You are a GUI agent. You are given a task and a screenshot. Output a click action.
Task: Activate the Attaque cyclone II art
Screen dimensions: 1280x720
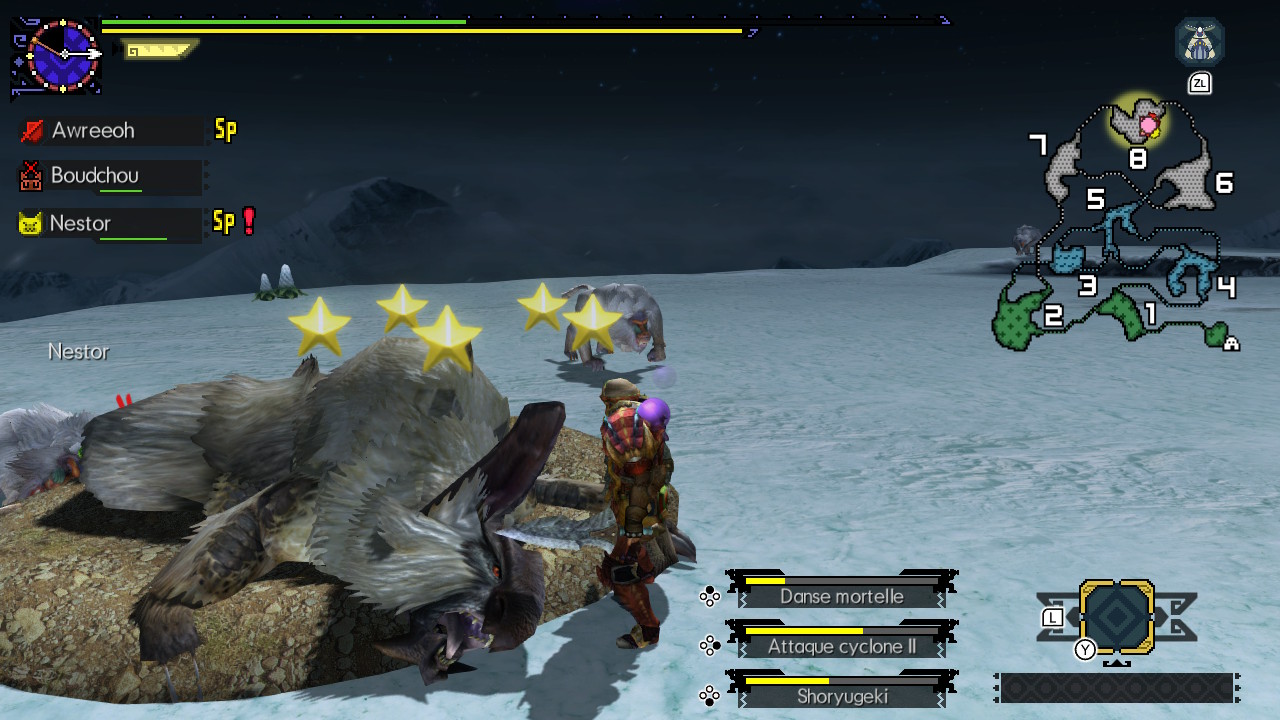841,646
